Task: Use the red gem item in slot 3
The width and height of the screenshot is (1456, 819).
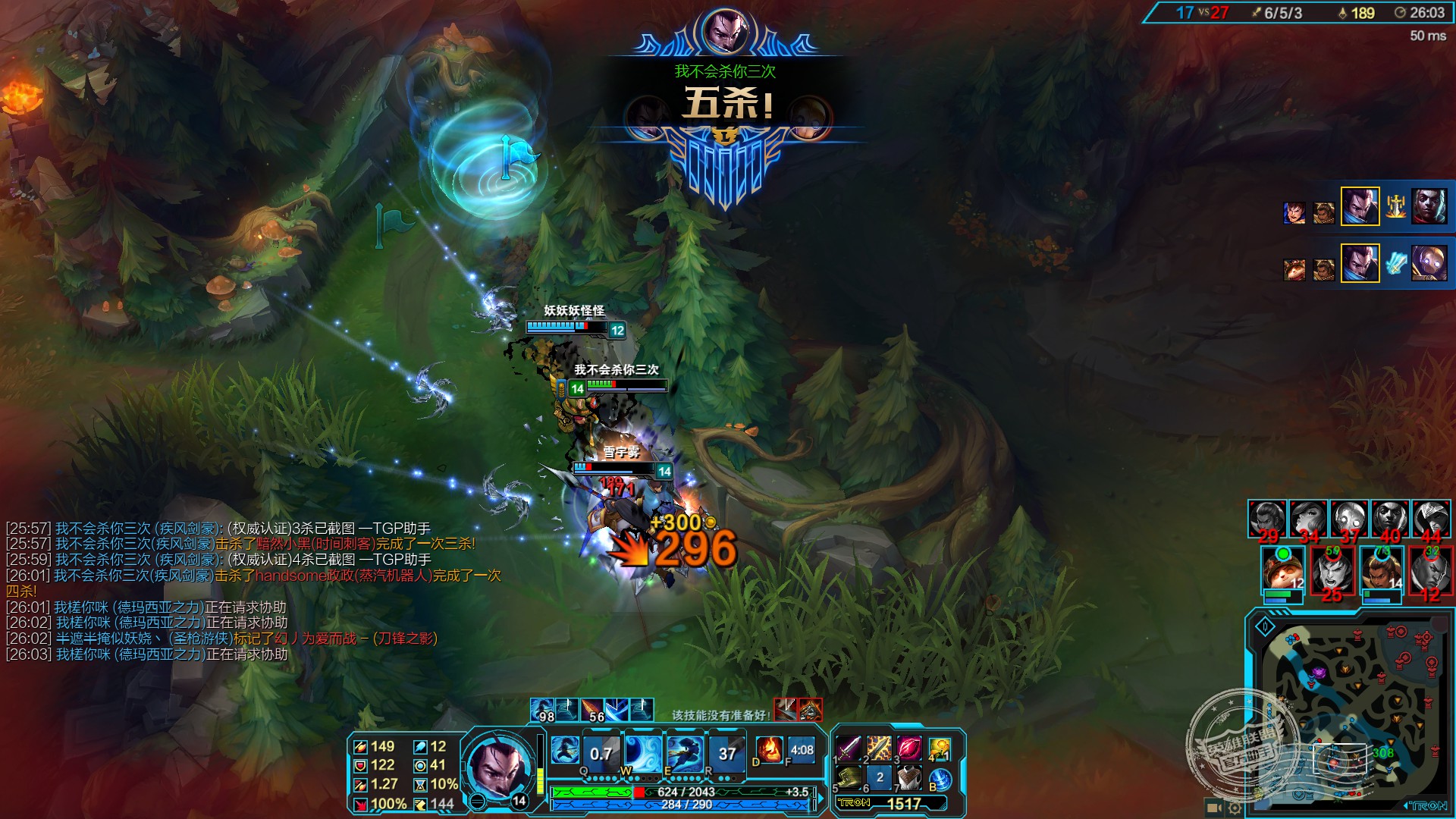Action: click(x=909, y=748)
